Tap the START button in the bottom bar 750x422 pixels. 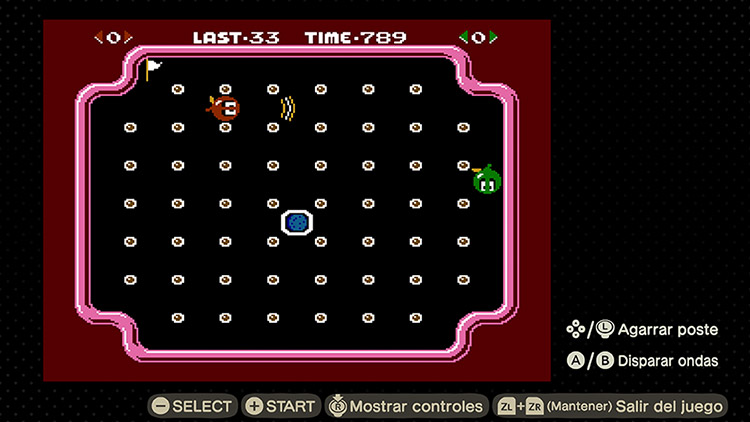[x=280, y=406]
